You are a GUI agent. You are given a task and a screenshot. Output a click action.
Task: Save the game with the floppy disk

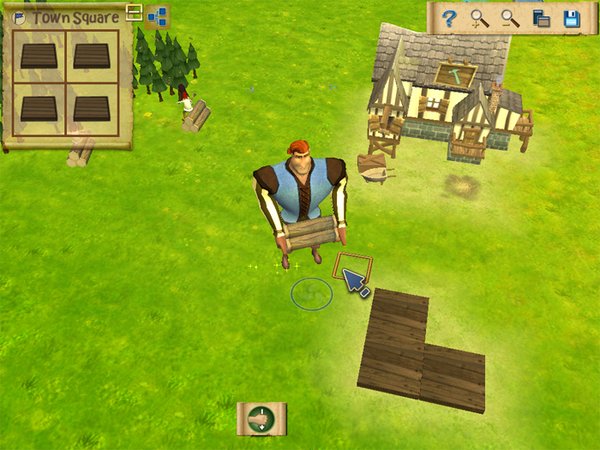(x=571, y=18)
